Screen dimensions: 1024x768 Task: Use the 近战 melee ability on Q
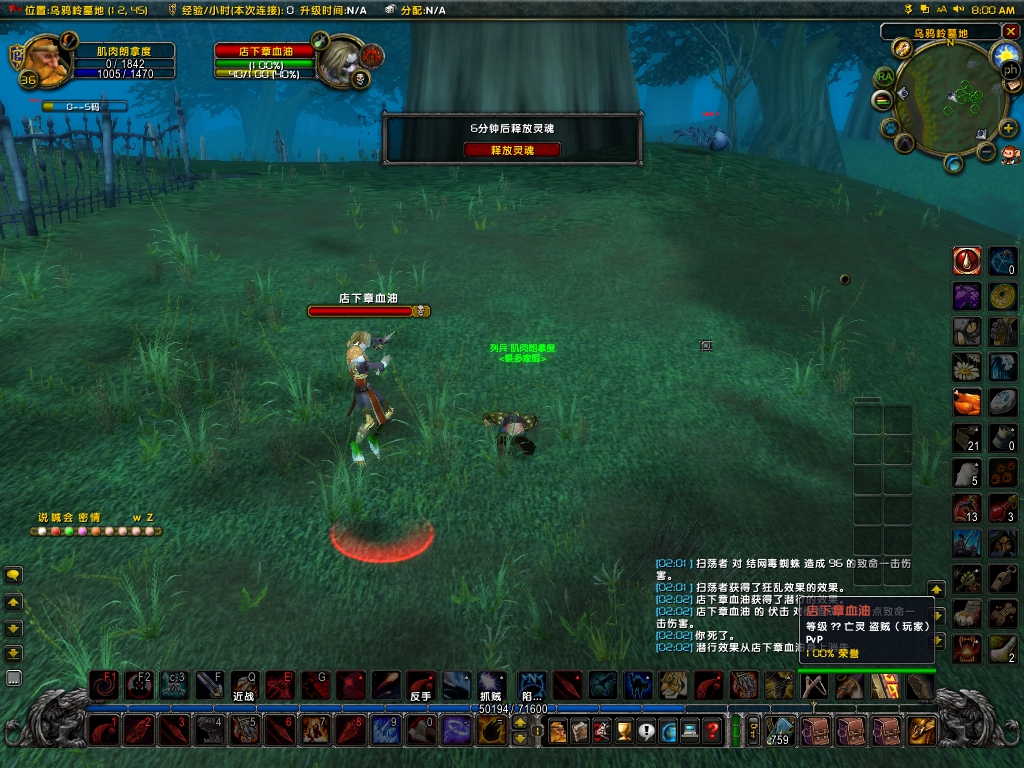click(245, 685)
